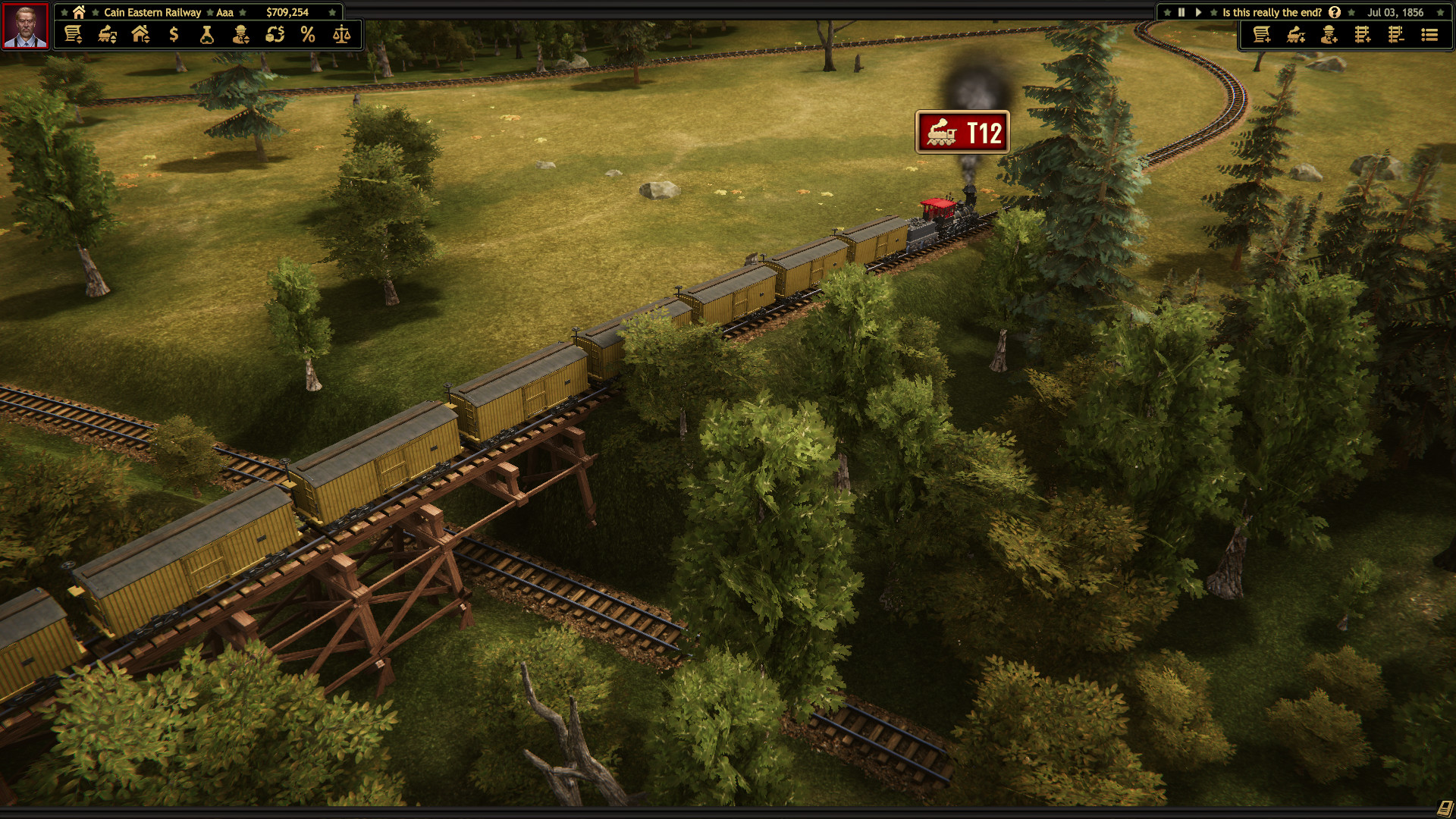Viewport: 1456px width, 819px height.
Task: Open the contracts ledger panel
Action: tap(73, 34)
